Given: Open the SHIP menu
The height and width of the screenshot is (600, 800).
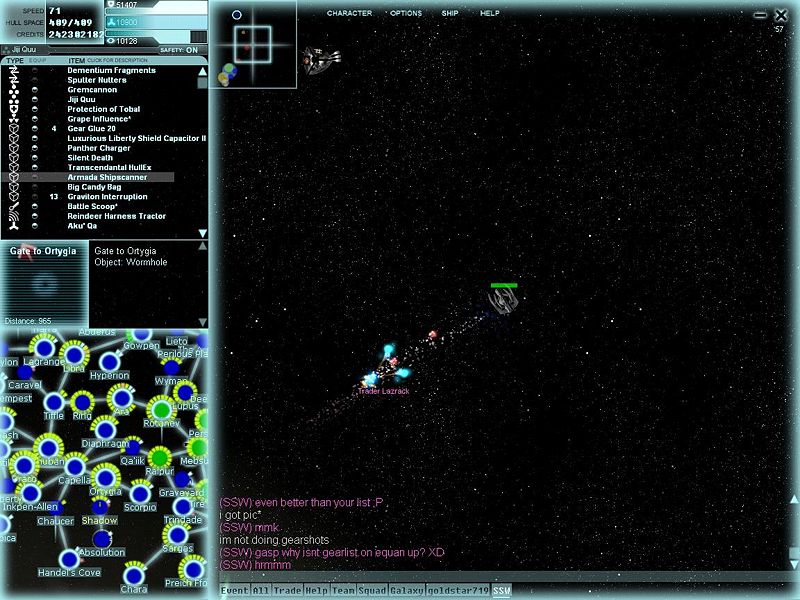Looking at the screenshot, I should [x=450, y=13].
